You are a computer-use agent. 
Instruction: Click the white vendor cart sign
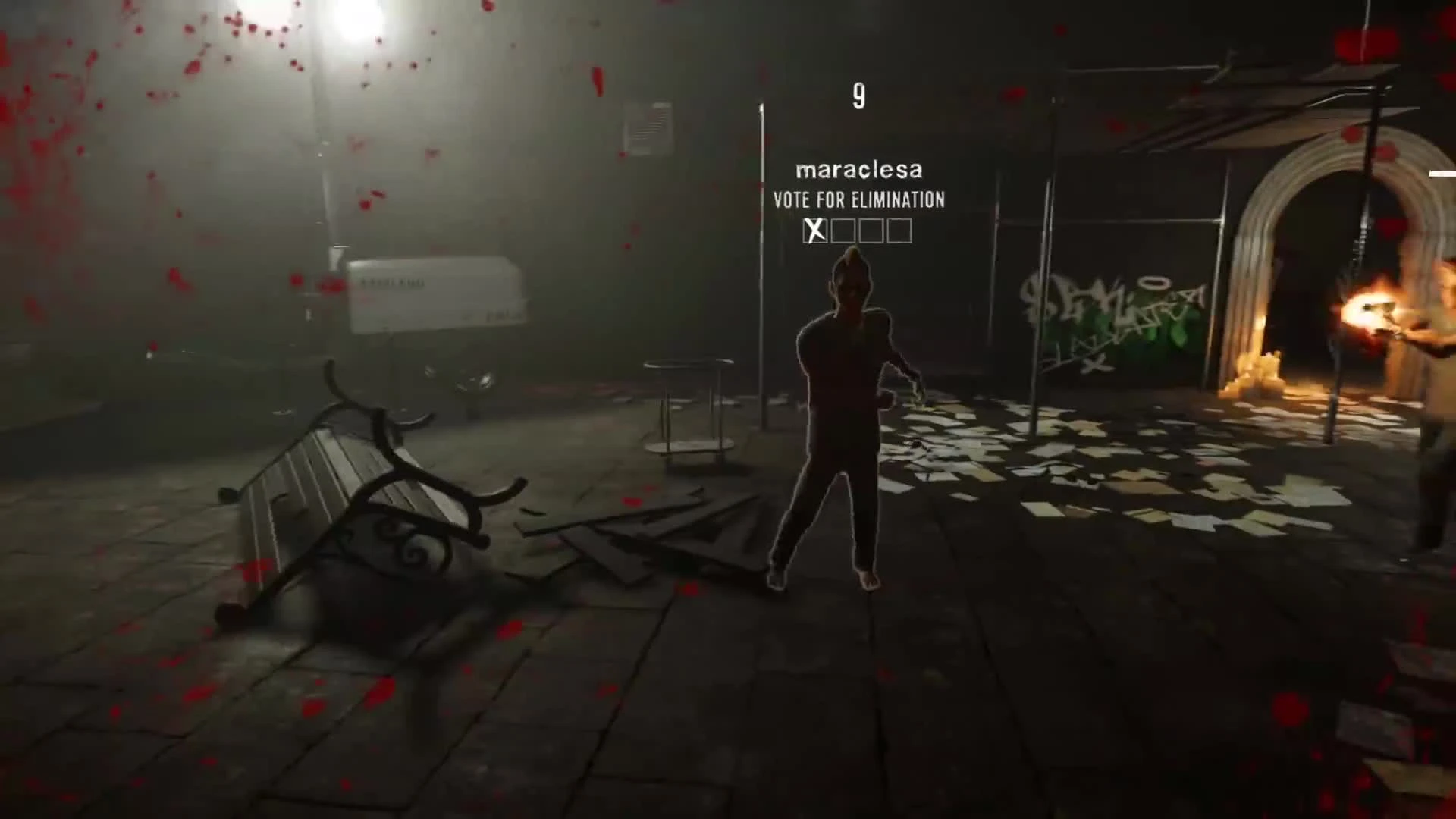(x=432, y=292)
